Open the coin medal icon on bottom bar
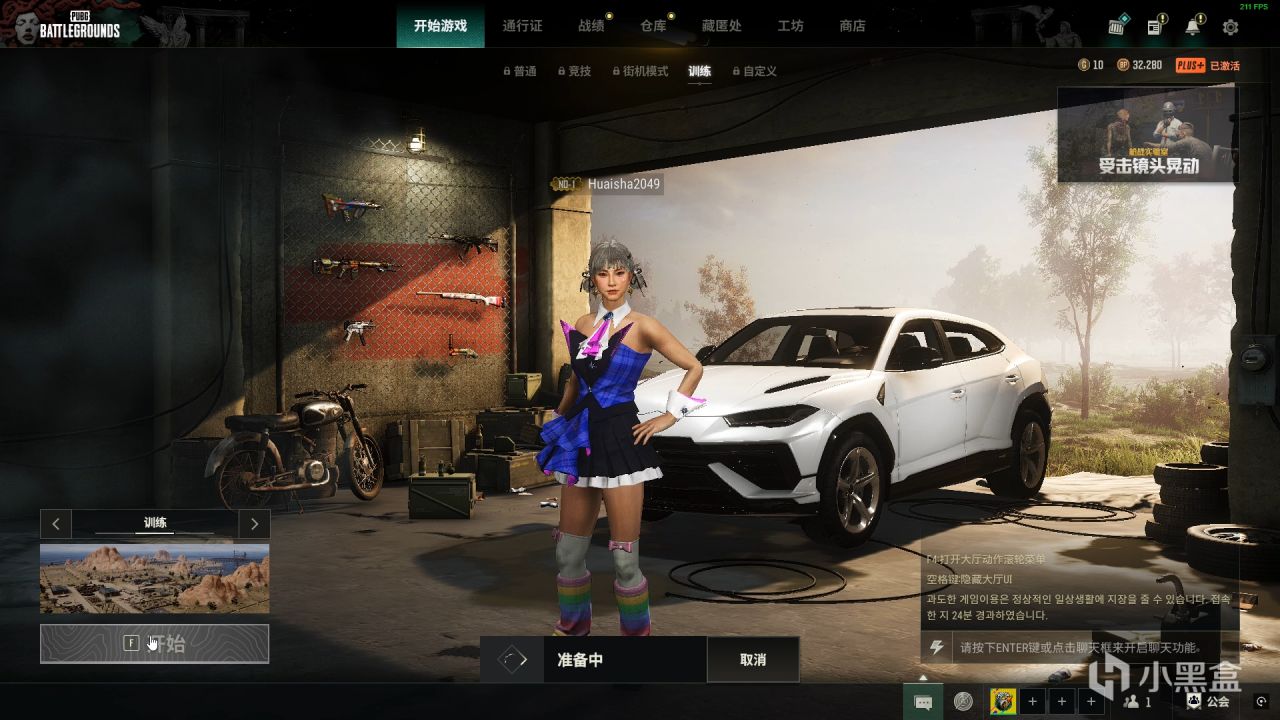Image resolution: width=1280 pixels, height=720 pixels. (x=963, y=702)
